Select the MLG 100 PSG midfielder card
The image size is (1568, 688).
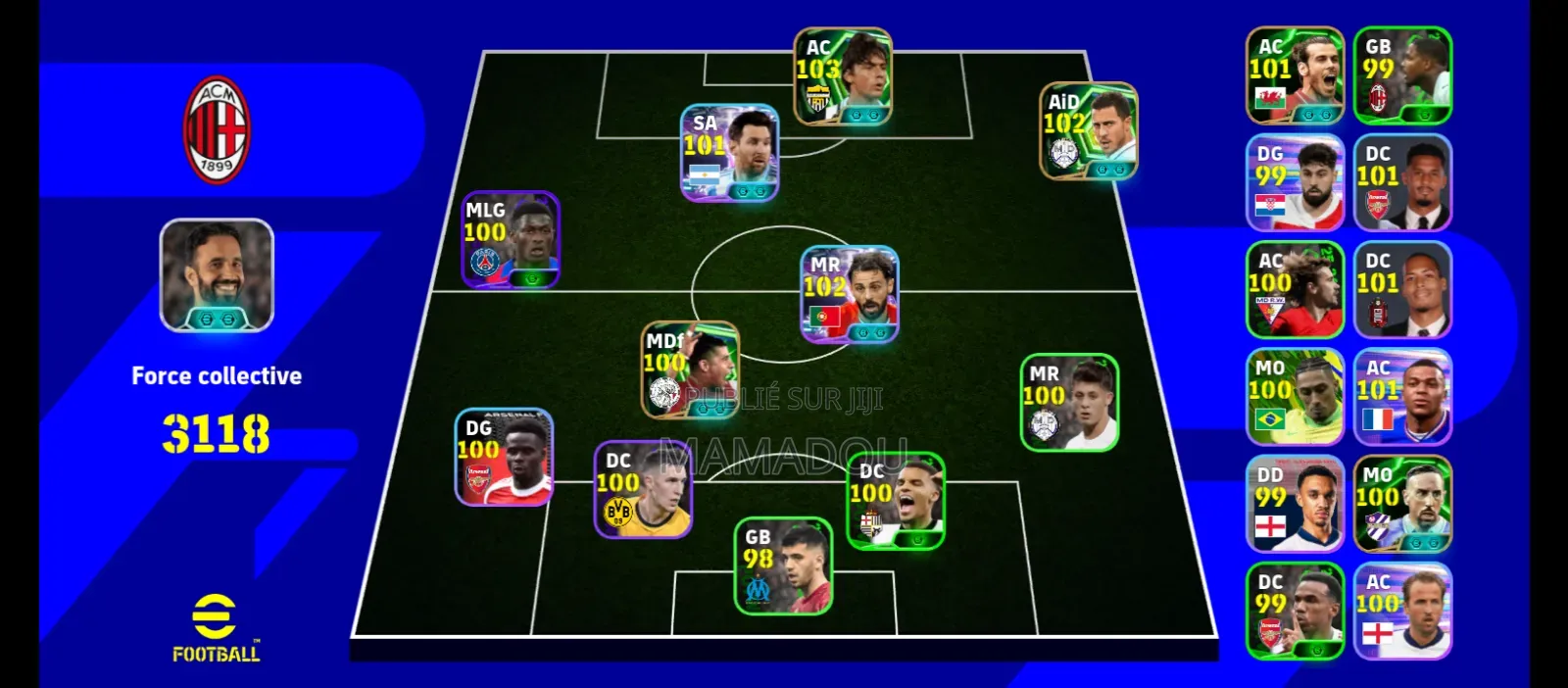pyautogui.click(x=511, y=240)
